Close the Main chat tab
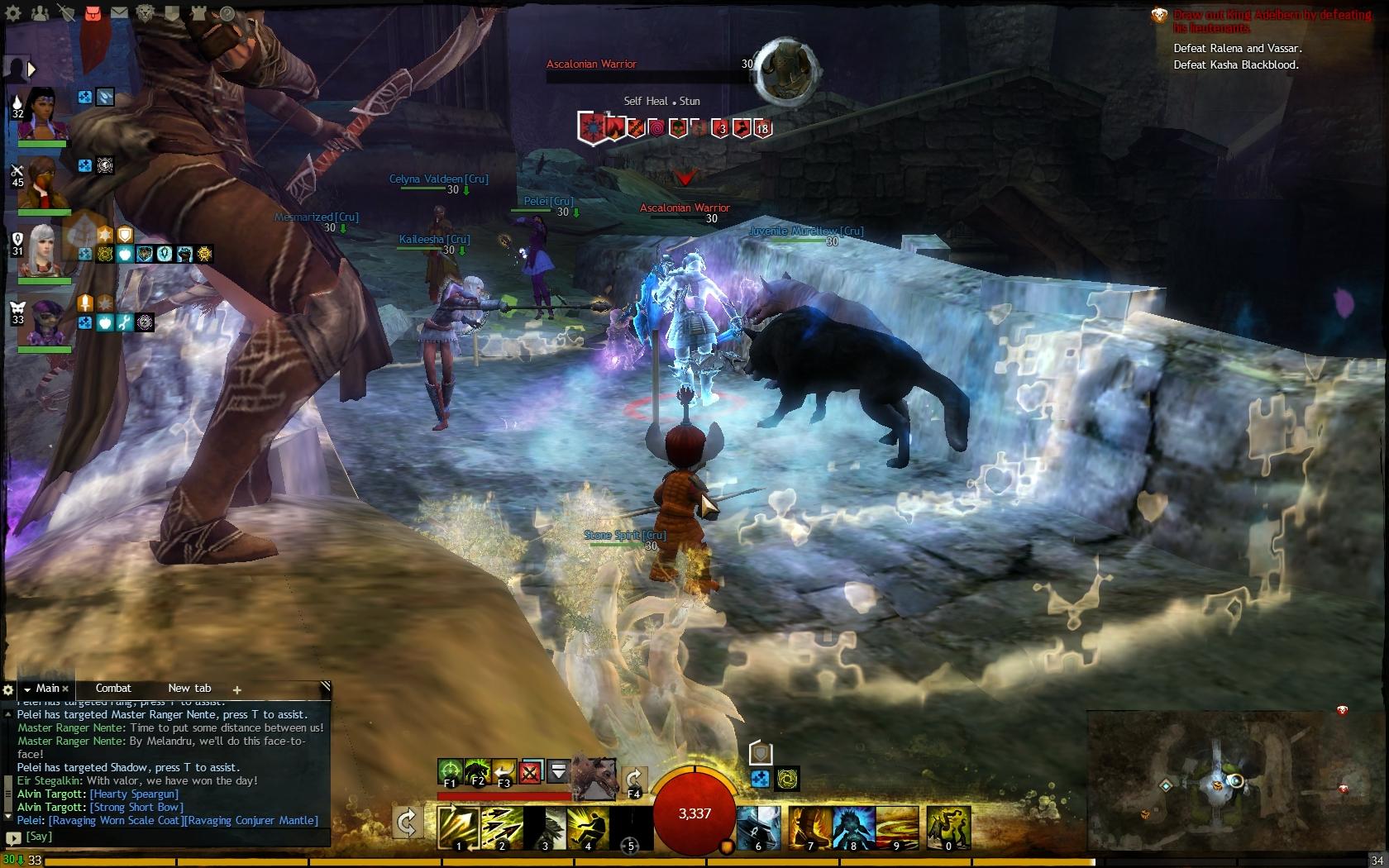Image resolution: width=1389 pixels, height=868 pixels. coord(65,689)
